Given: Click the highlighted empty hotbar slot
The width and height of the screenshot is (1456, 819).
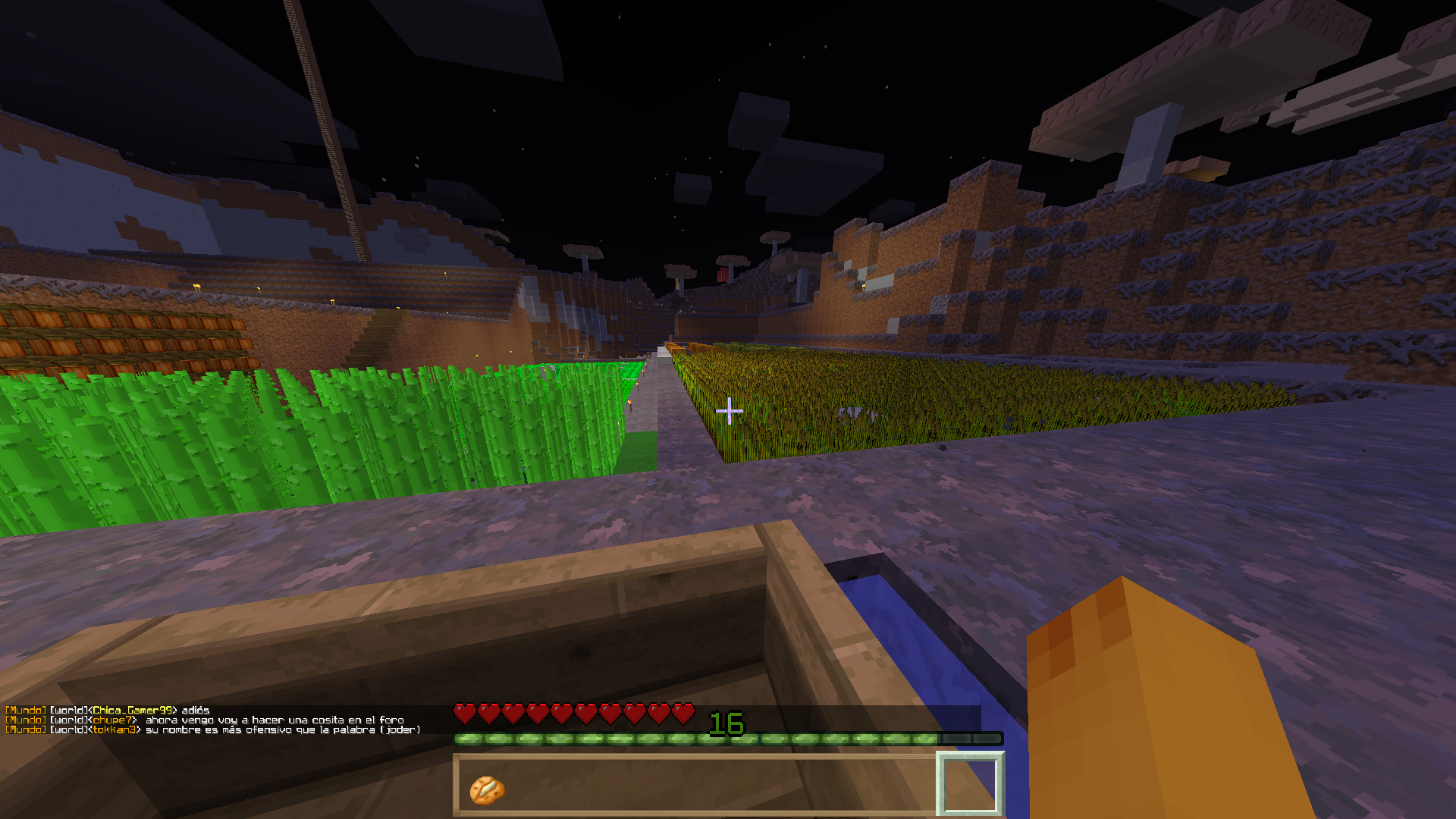Looking at the screenshot, I should coord(970,785).
